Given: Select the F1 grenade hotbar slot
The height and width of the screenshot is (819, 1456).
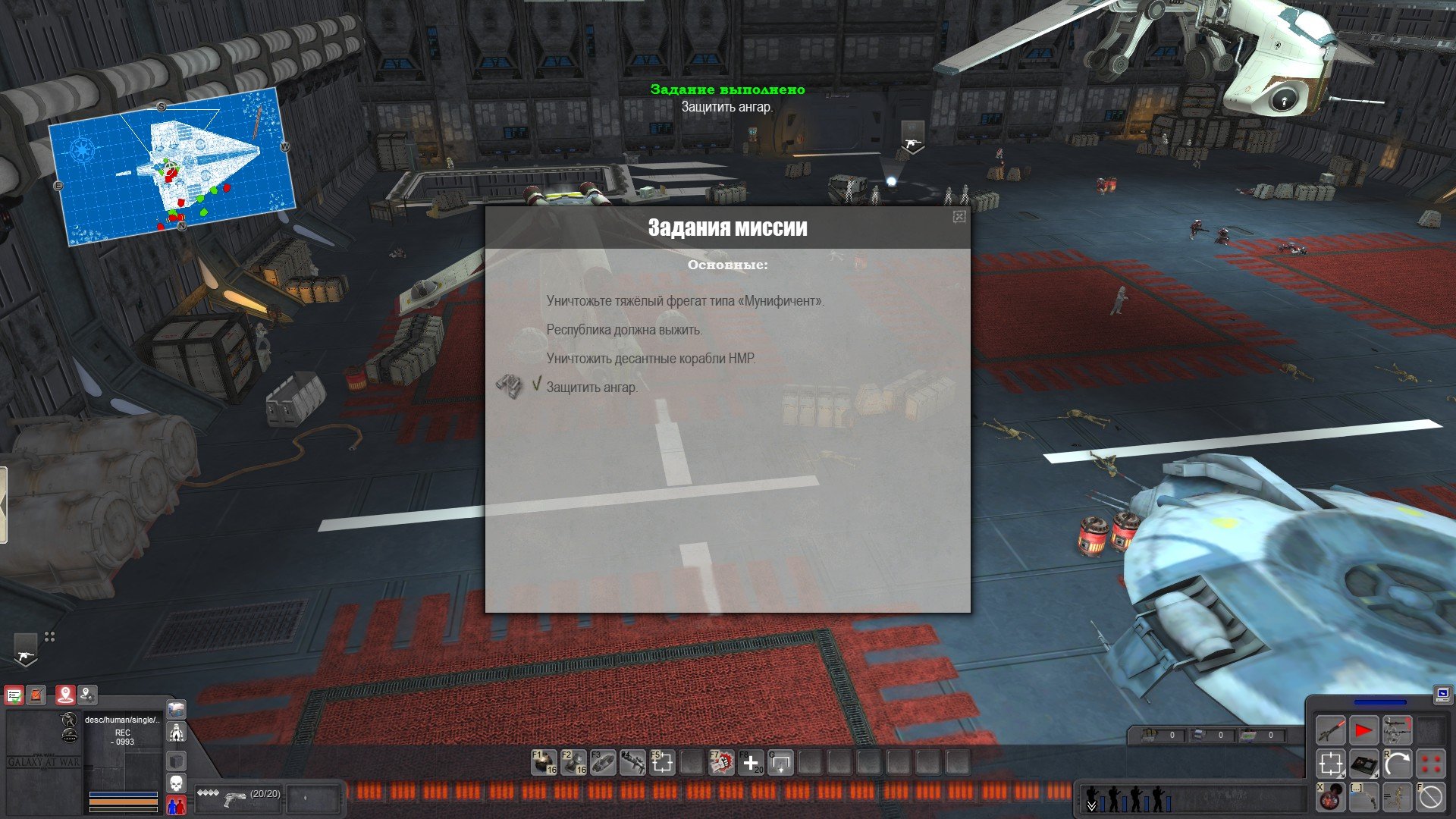Looking at the screenshot, I should [544, 762].
